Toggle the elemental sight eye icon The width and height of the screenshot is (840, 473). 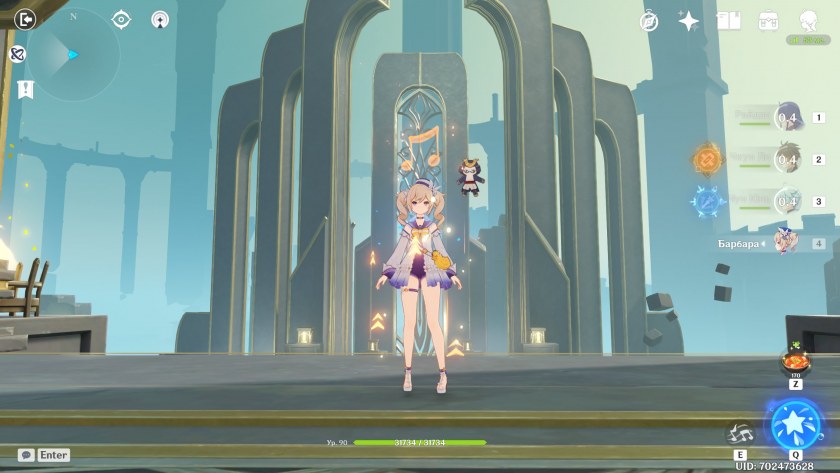(x=122, y=19)
